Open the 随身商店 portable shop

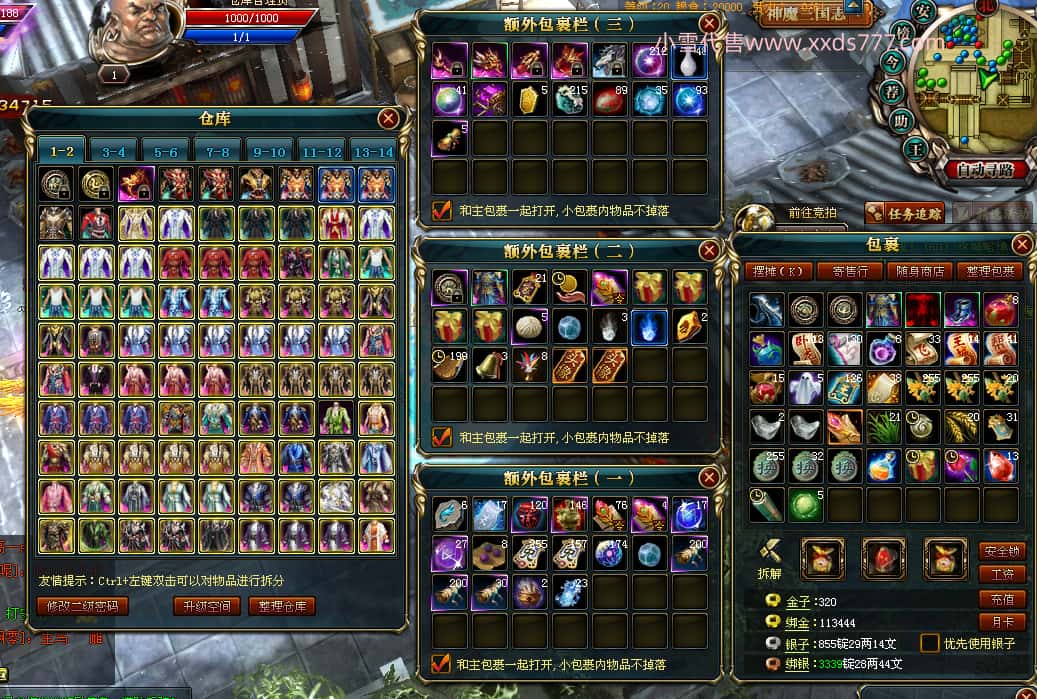919,271
